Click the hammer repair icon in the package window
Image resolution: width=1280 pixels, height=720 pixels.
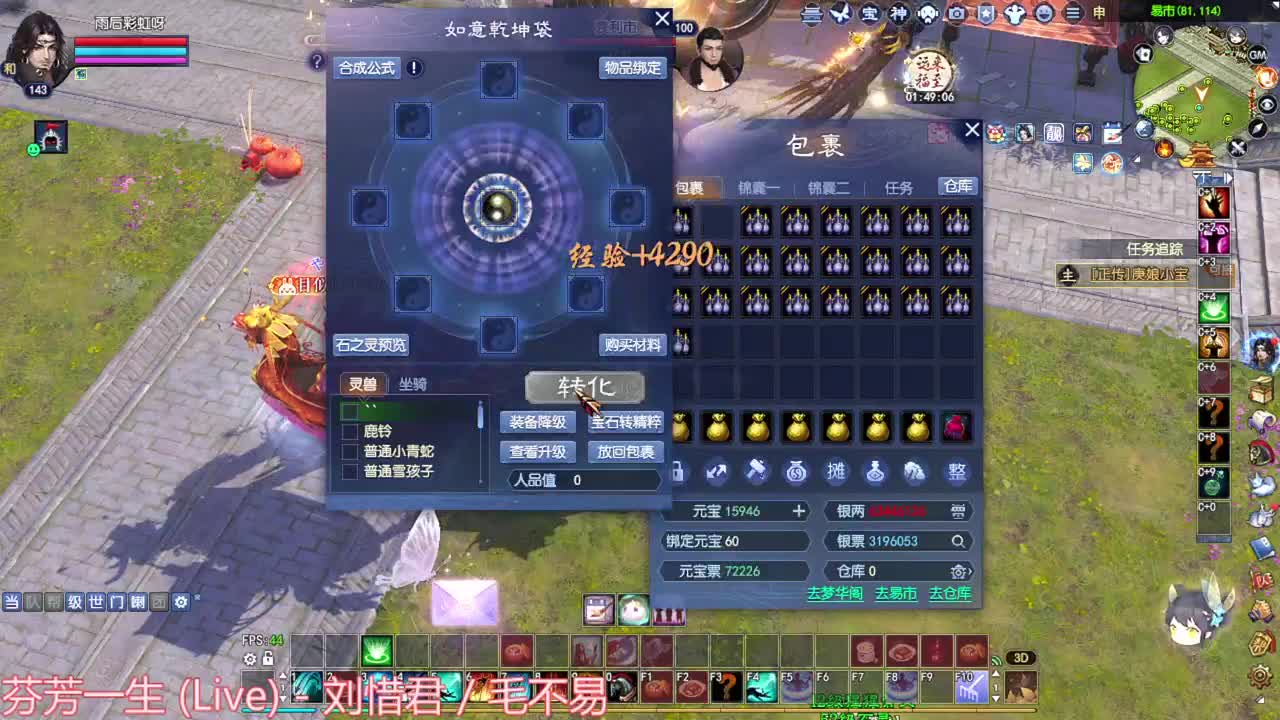[756, 472]
